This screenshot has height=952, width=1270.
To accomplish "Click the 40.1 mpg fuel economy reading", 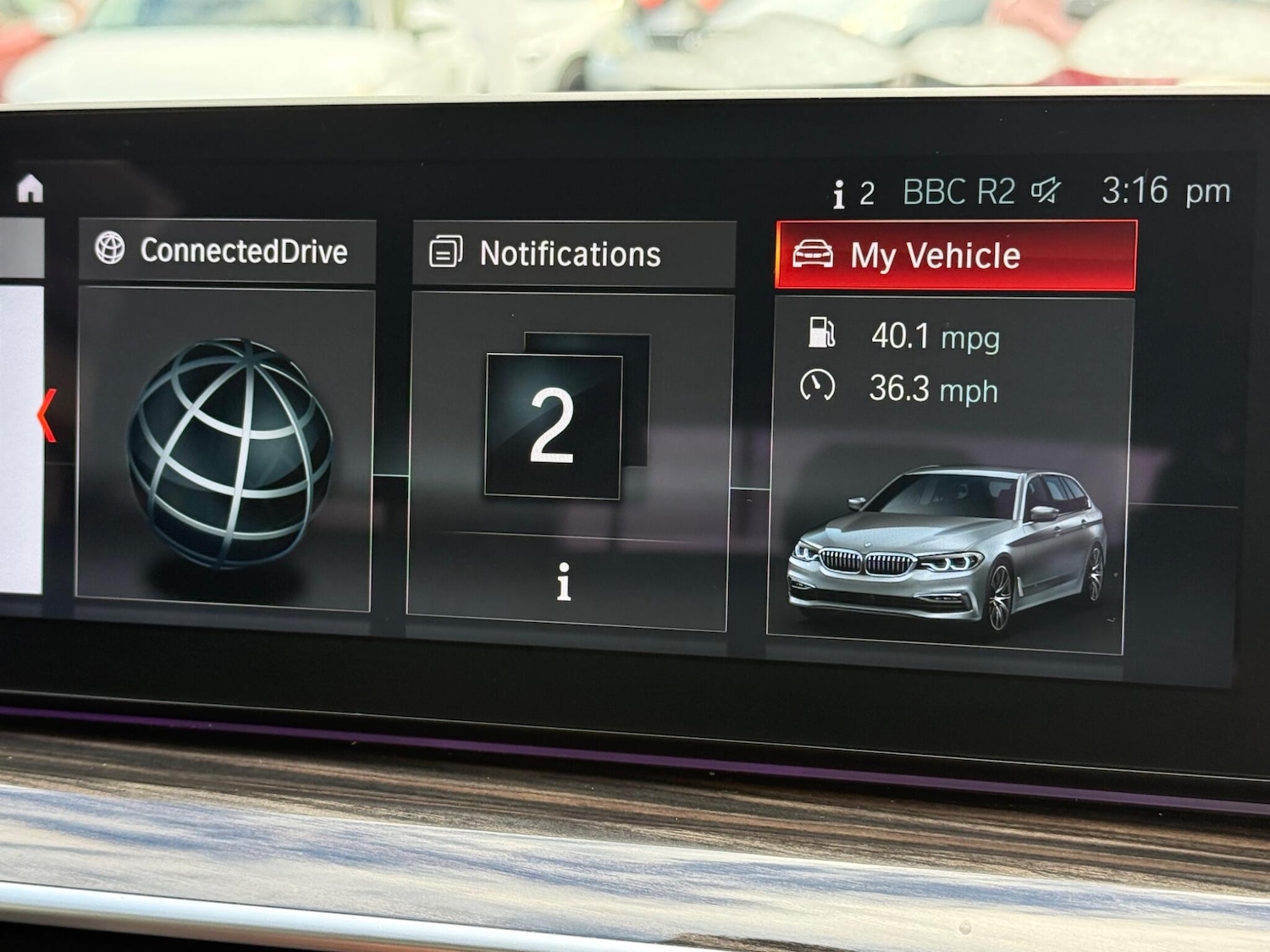I will 935,336.
